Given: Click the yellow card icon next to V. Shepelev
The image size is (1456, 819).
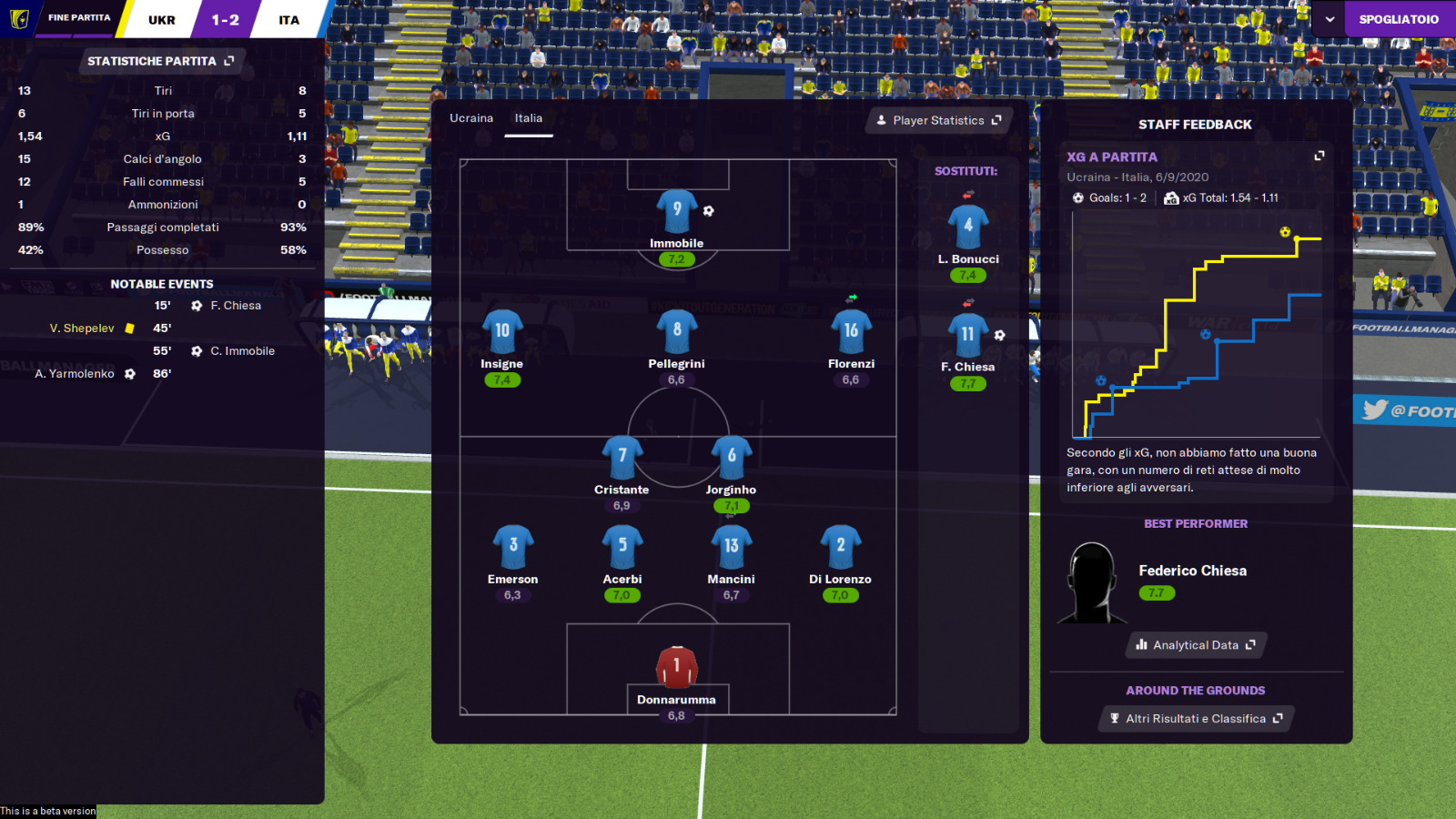Looking at the screenshot, I should coord(129,329).
